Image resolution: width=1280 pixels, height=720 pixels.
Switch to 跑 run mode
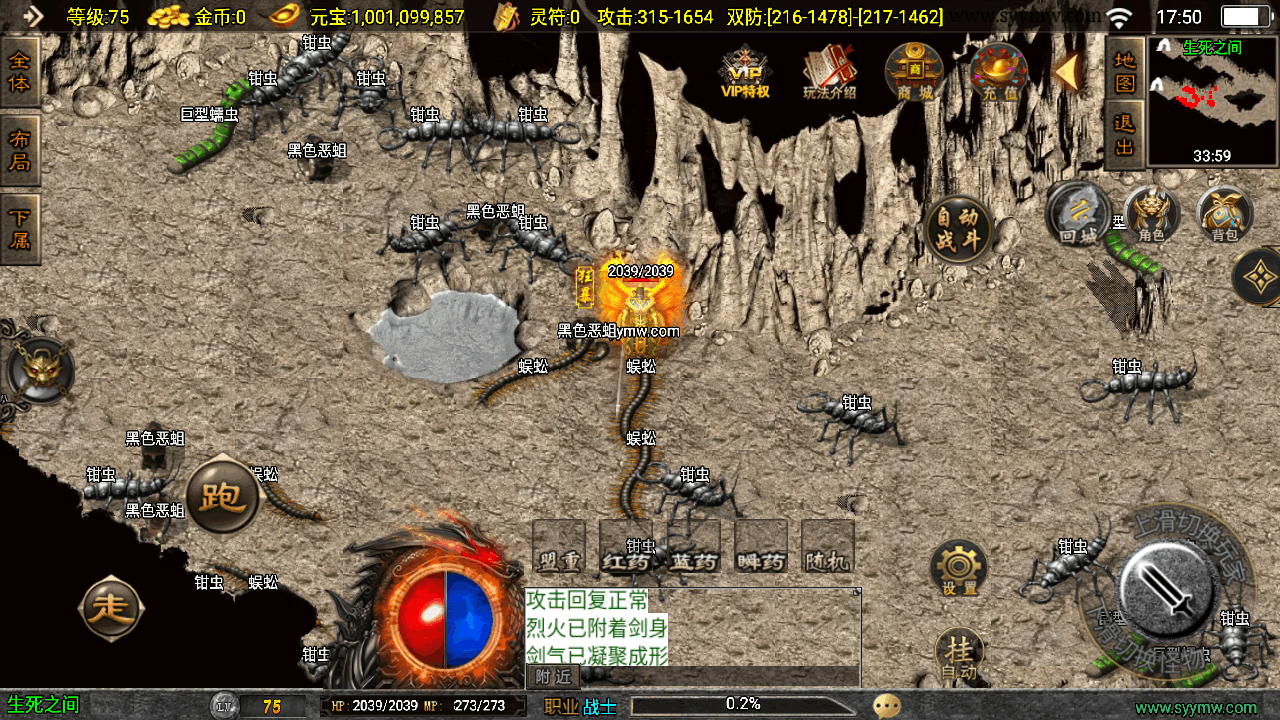222,496
